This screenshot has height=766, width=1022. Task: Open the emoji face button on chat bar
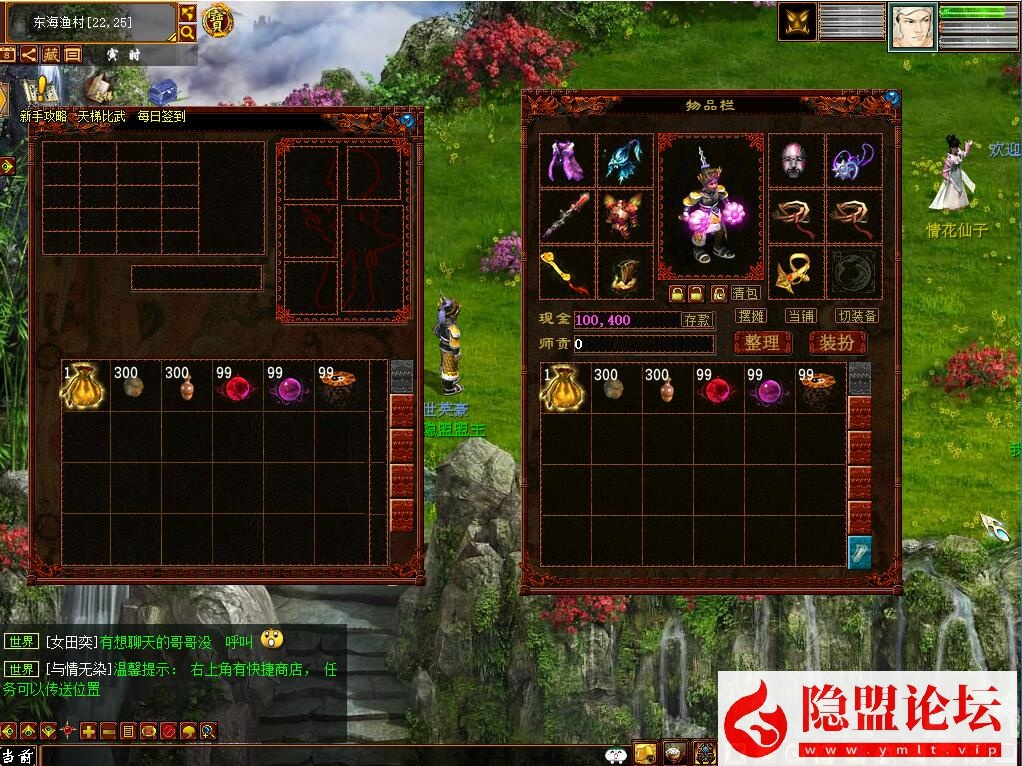click(x=617, y=755)
